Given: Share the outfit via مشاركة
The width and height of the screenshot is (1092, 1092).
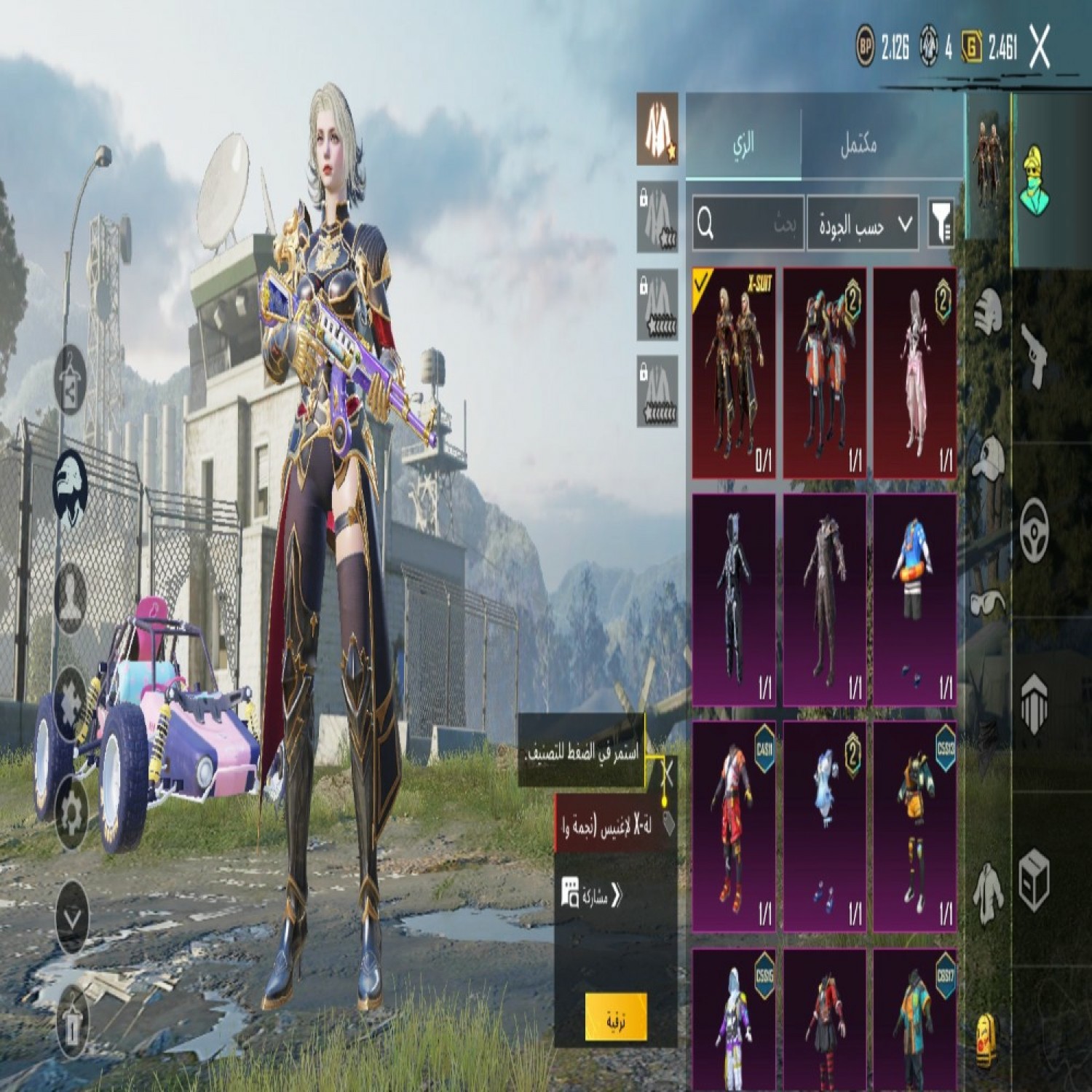Looking at the screenshot, I should pyautogui.click(x=591, y=895).
